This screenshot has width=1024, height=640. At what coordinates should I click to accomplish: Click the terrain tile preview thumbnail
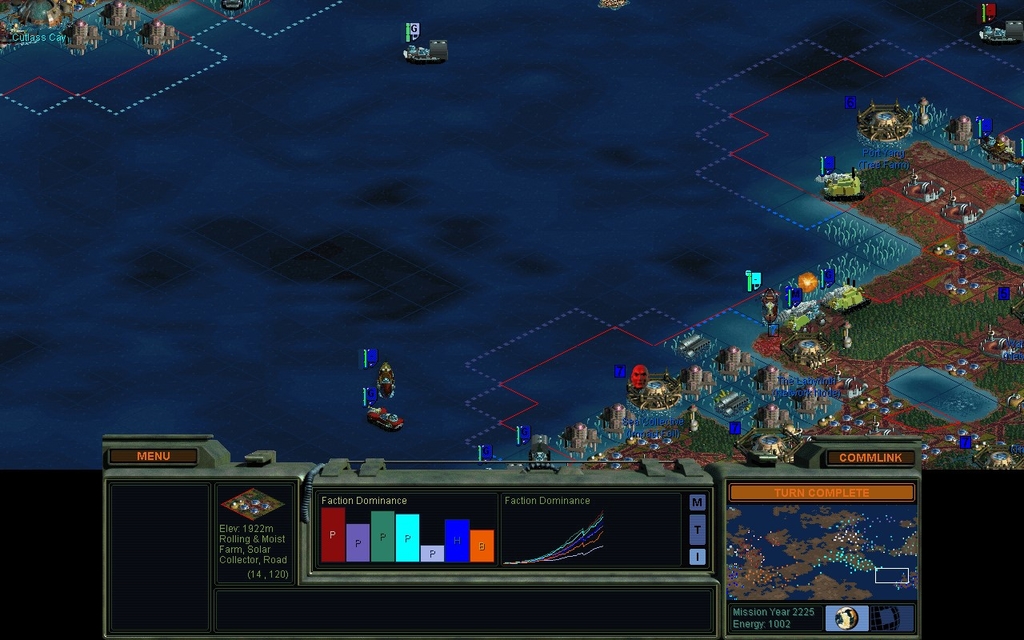(x=251, y=503)
